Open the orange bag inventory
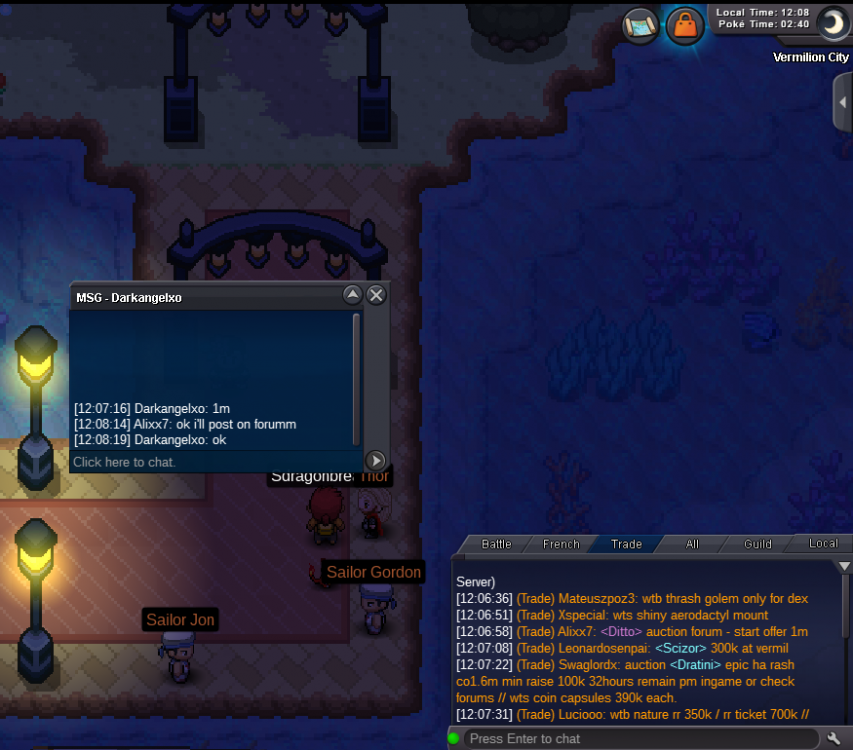This screenshot has height=750, width=853. pyautogui.click(x=685, y=24)
